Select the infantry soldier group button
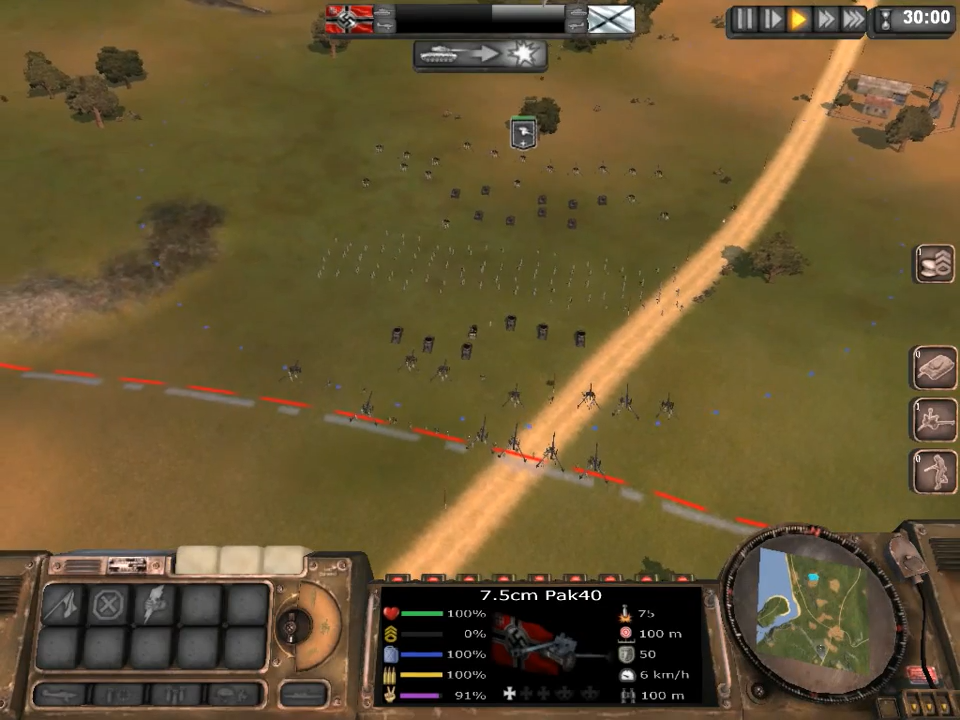Image resolution: width=960 pixels, height=720 pixels. click(x=935, y=471)
